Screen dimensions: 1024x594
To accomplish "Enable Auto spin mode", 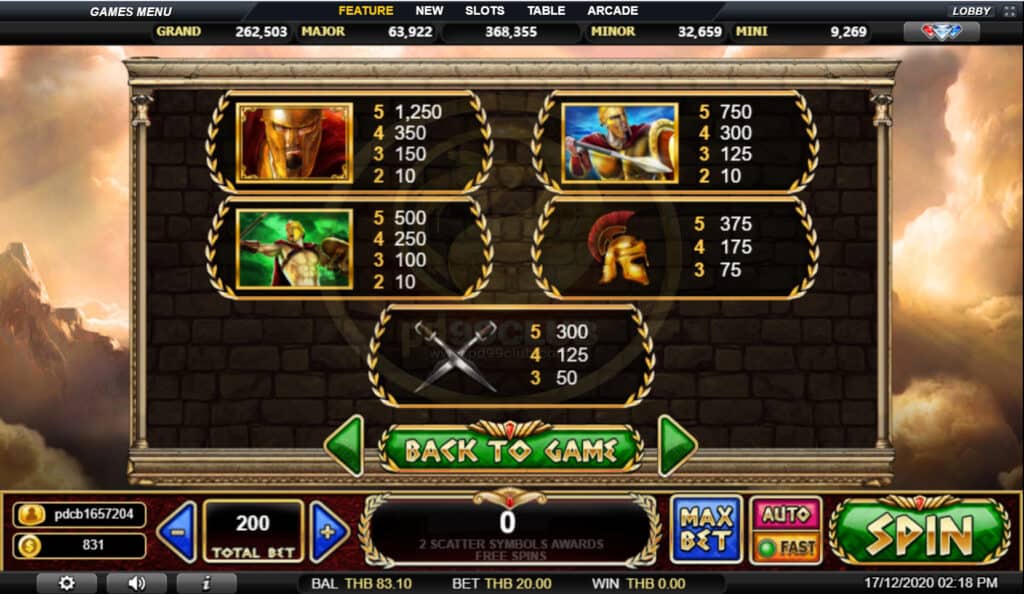I will pyautogui.click(x=785, y=514).
